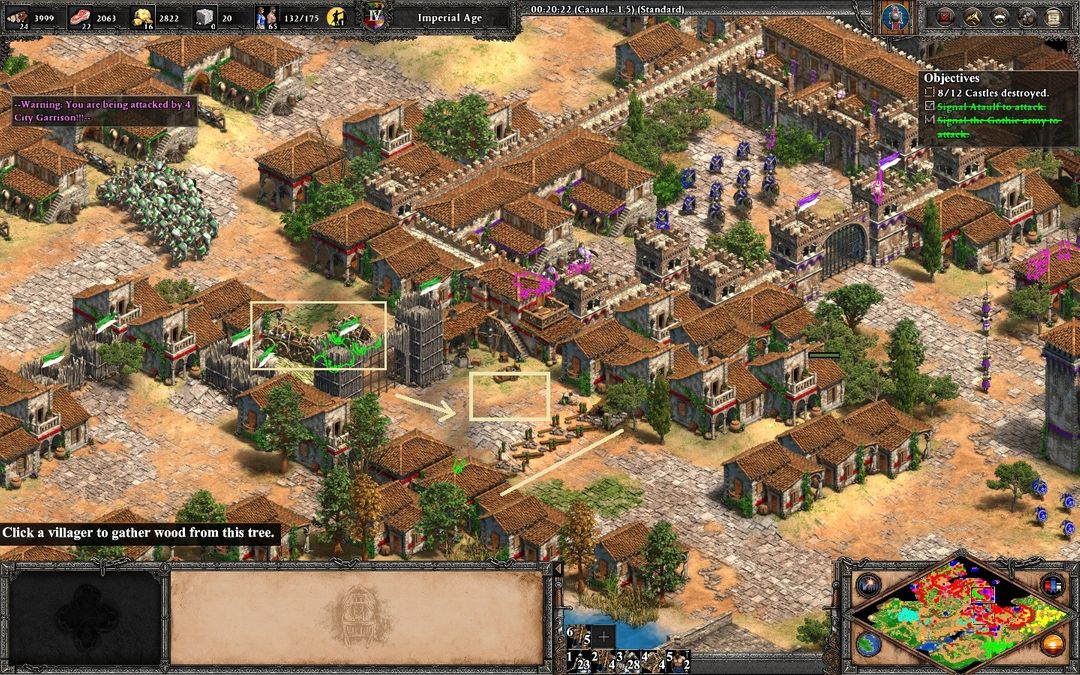Toggle the minimap player color mode button
Viewport: 1080px width, 675px height.
[x=1051, y=585]
